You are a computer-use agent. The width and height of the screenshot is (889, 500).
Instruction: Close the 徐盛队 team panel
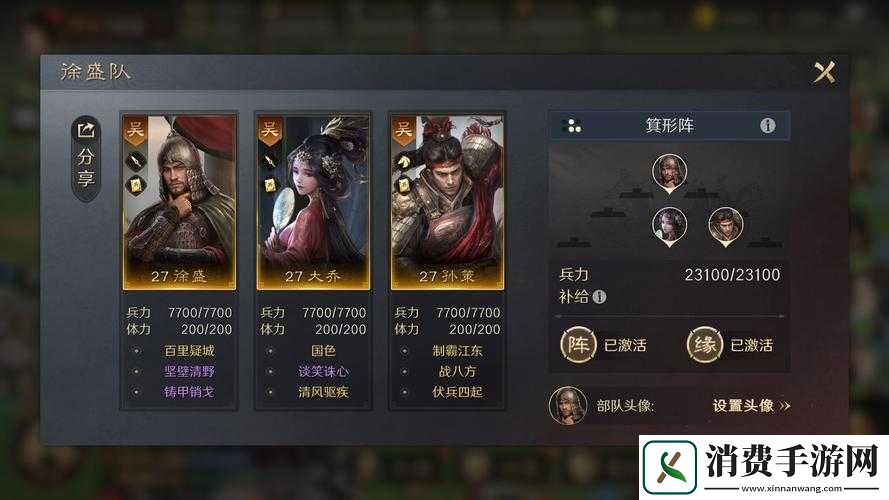click(824, 72)
